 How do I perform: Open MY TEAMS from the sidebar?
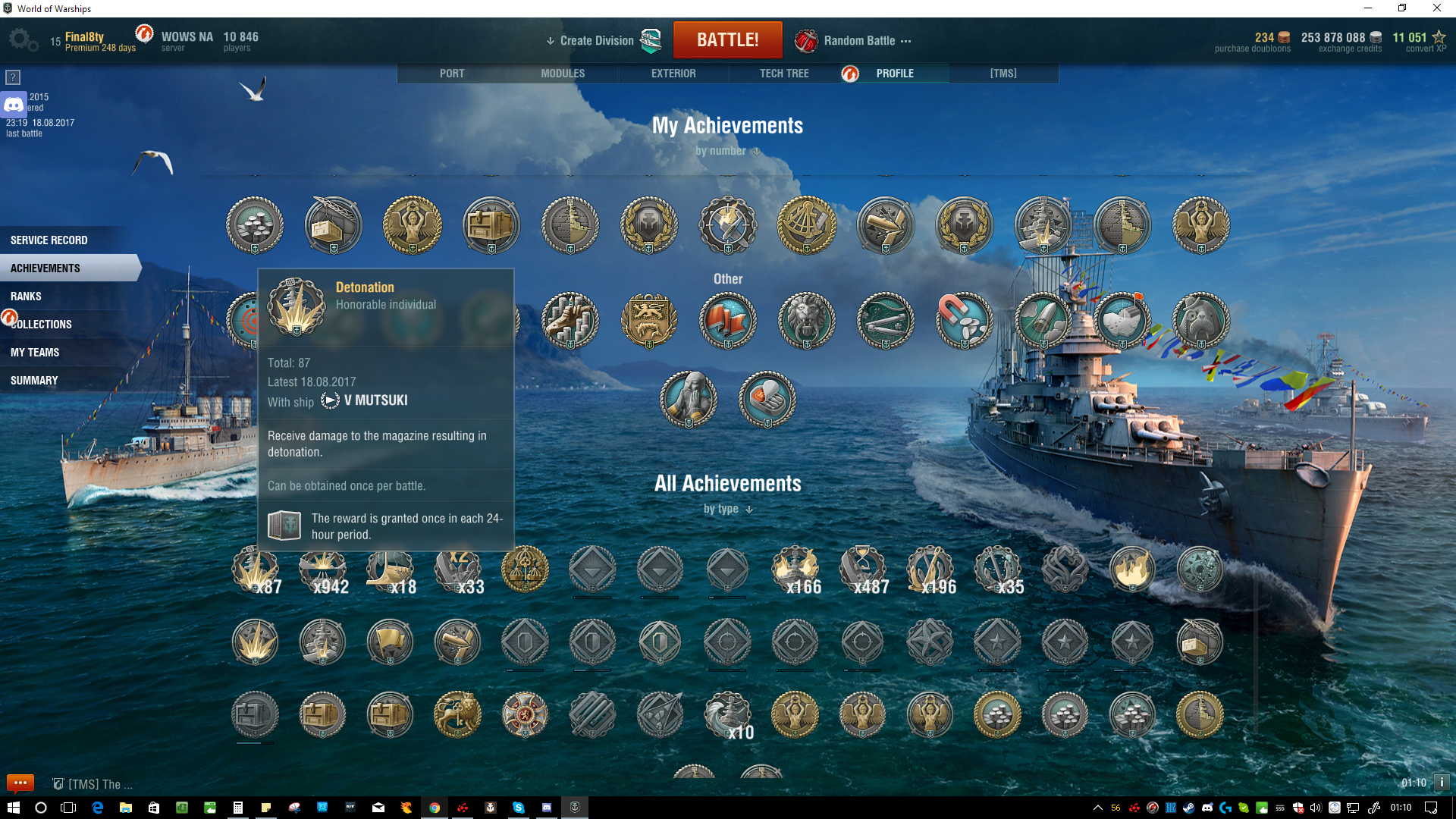[35, 353]
